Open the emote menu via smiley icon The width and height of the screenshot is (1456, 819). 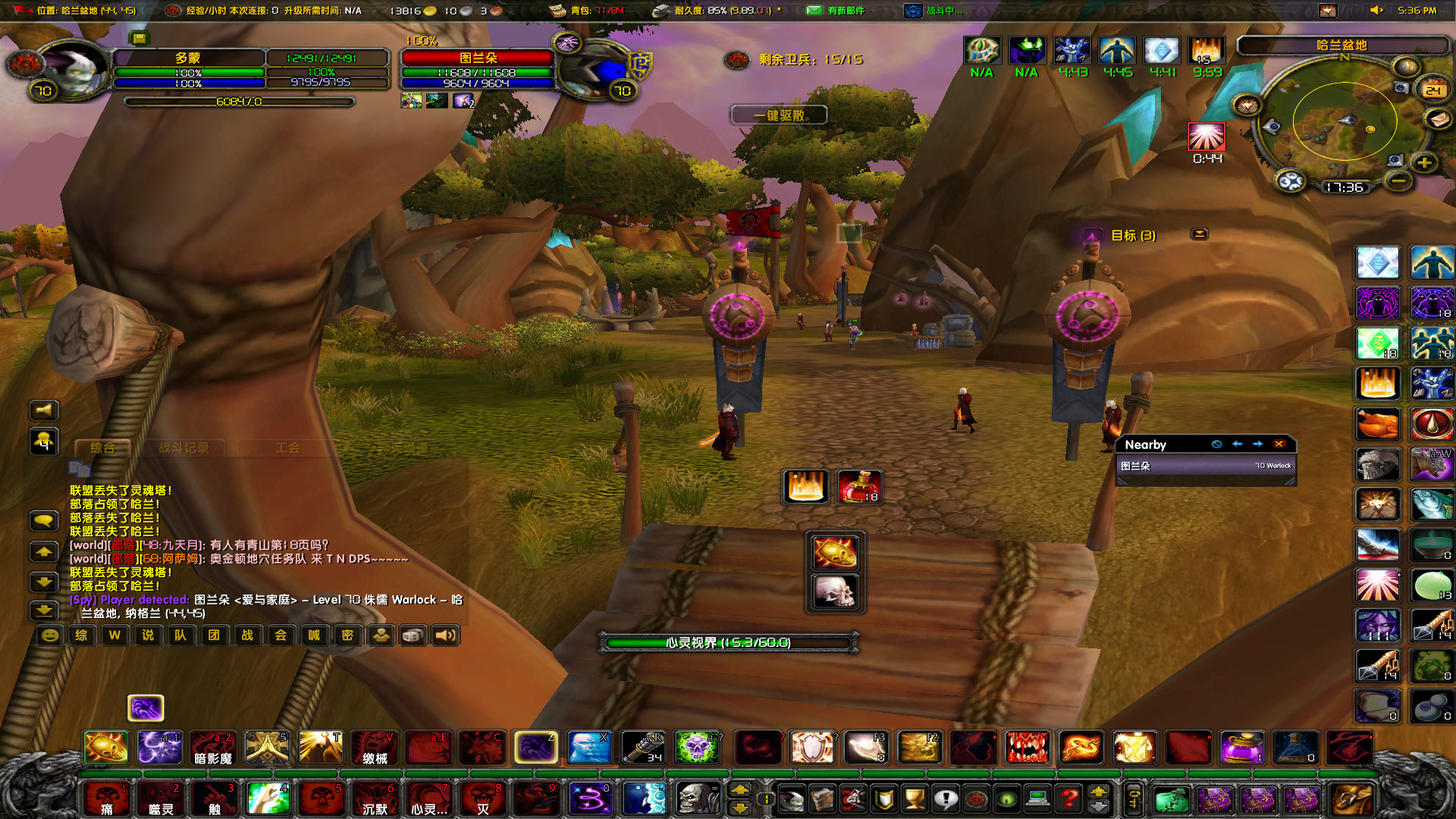click(49, 635)
